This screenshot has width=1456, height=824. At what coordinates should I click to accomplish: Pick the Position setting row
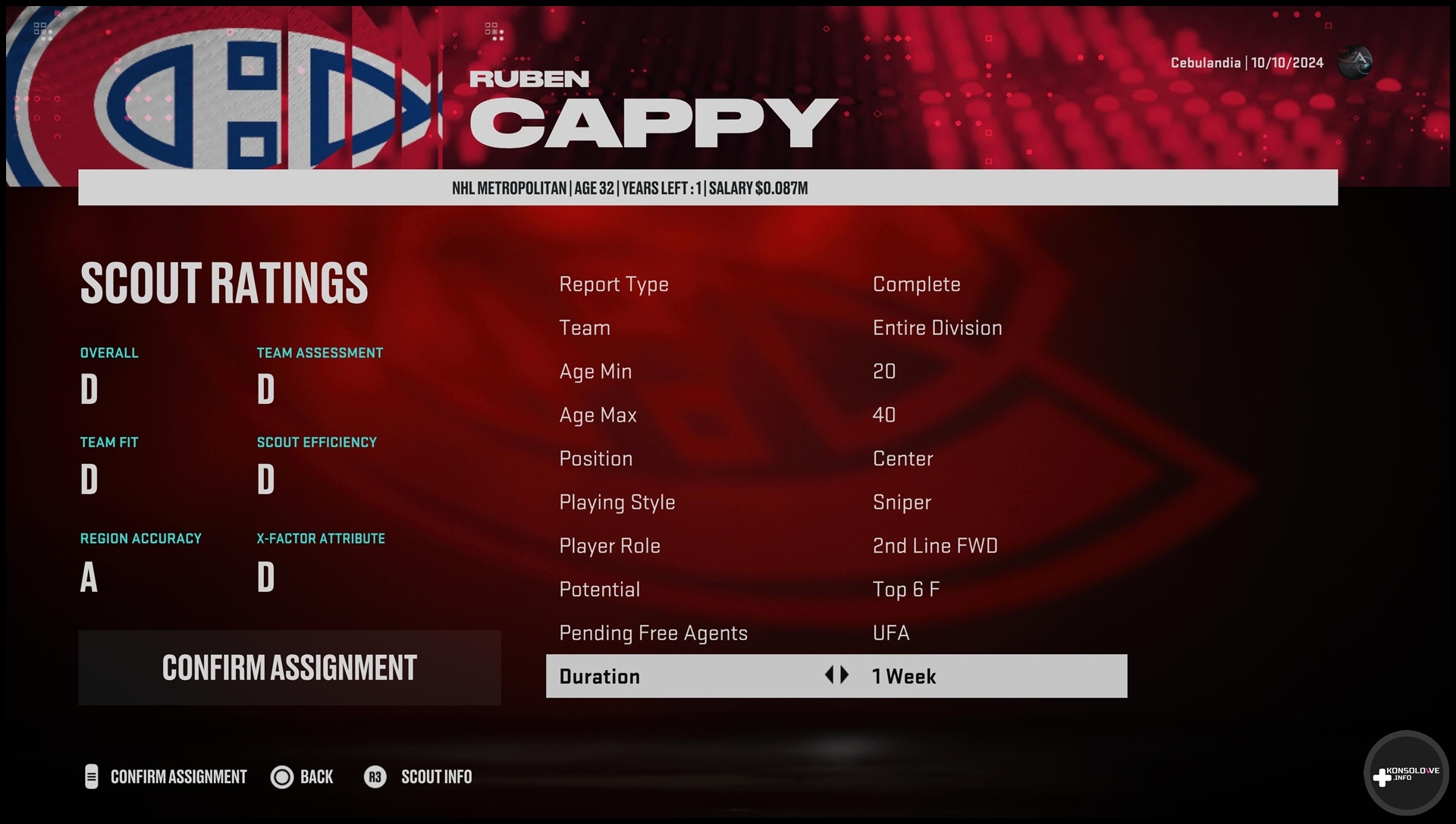(x=836, y=459)
